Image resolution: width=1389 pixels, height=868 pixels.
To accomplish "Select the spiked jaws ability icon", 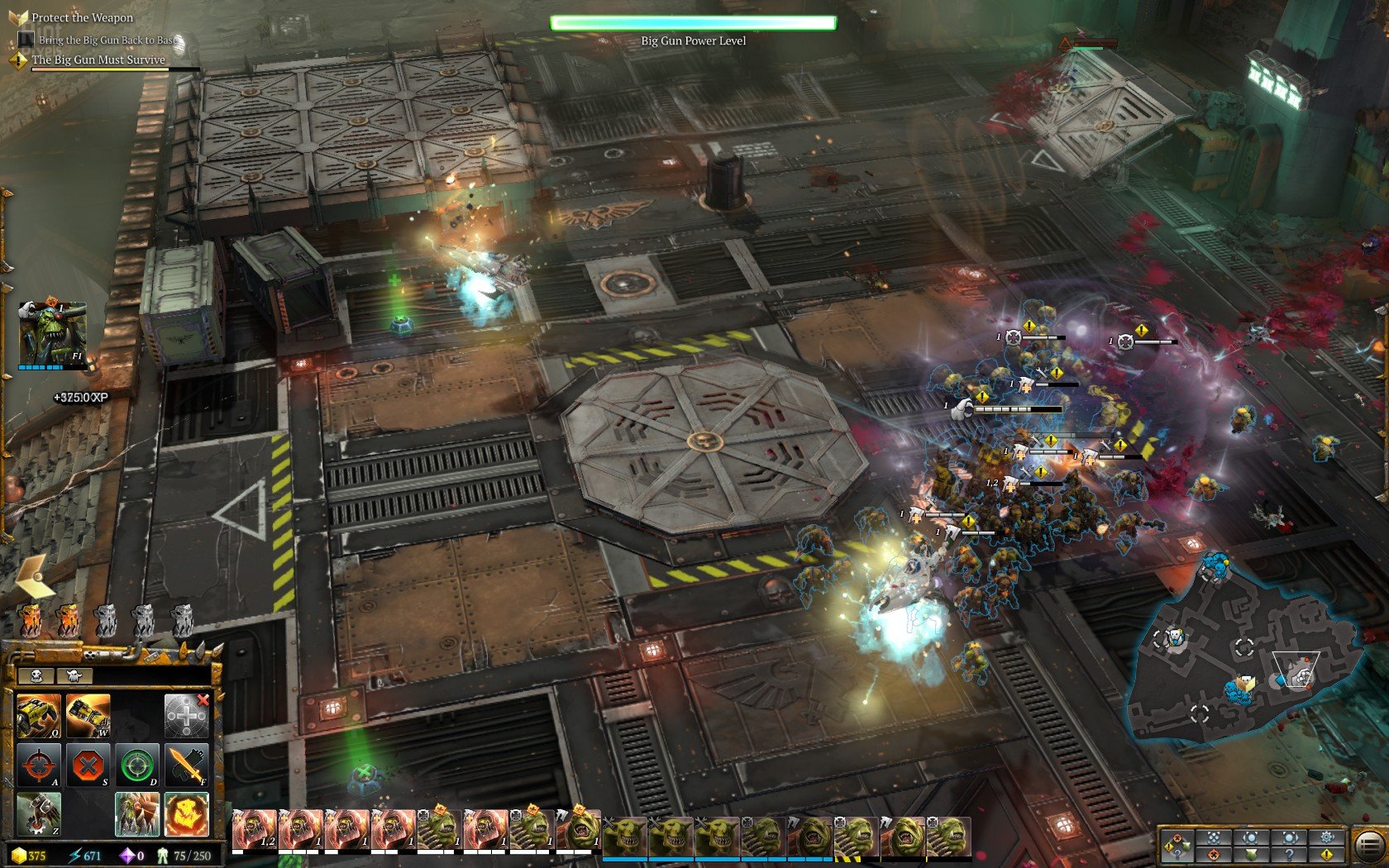I will pos(136,813).
